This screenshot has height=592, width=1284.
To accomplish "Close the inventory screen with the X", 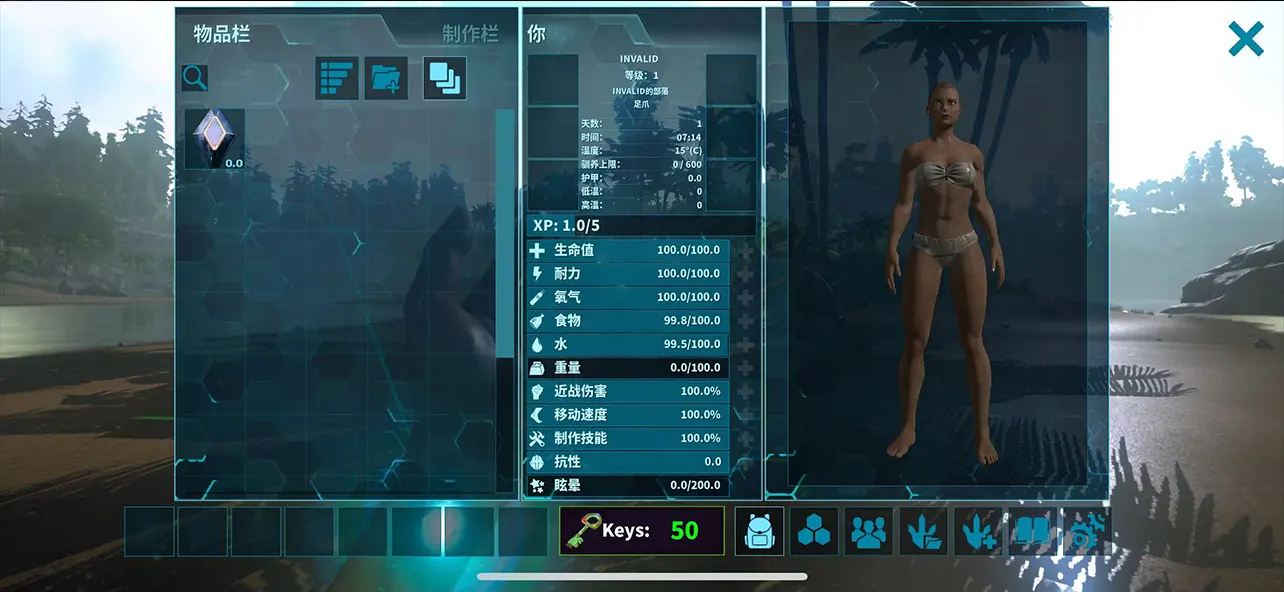I will [1246, 39].
